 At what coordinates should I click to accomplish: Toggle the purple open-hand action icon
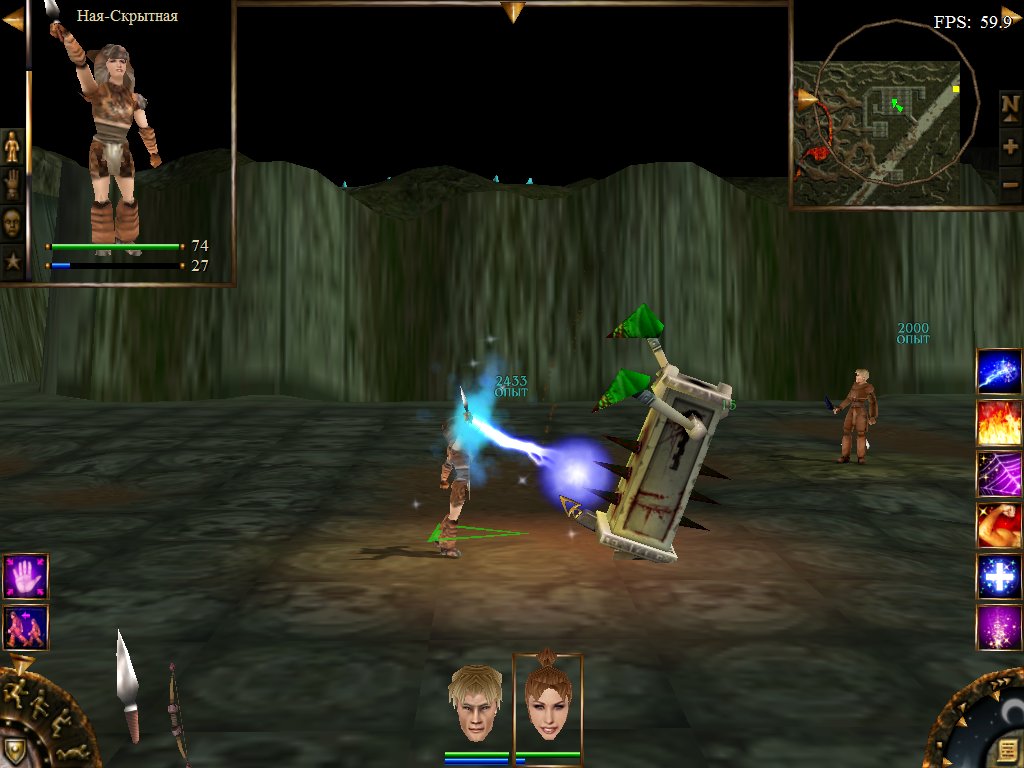coord(25,576)
